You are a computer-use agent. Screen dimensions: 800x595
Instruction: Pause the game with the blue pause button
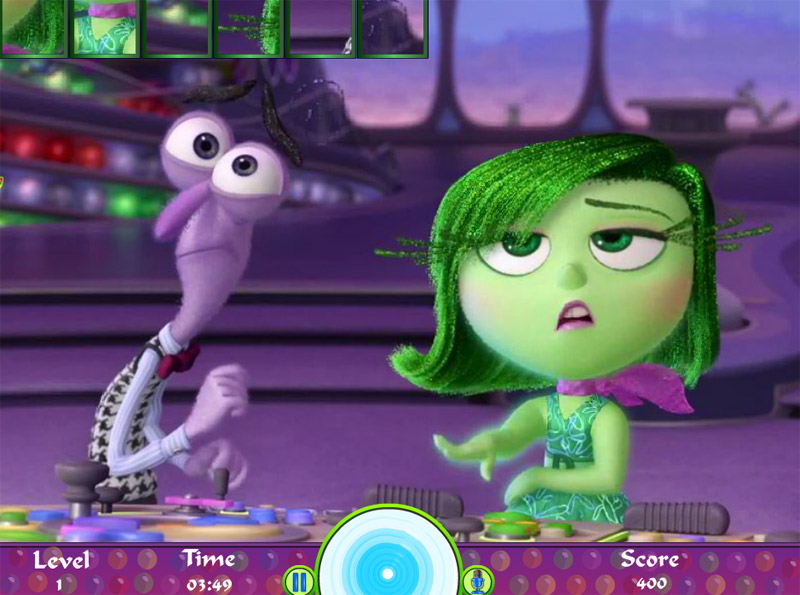(x=298, y=580)
